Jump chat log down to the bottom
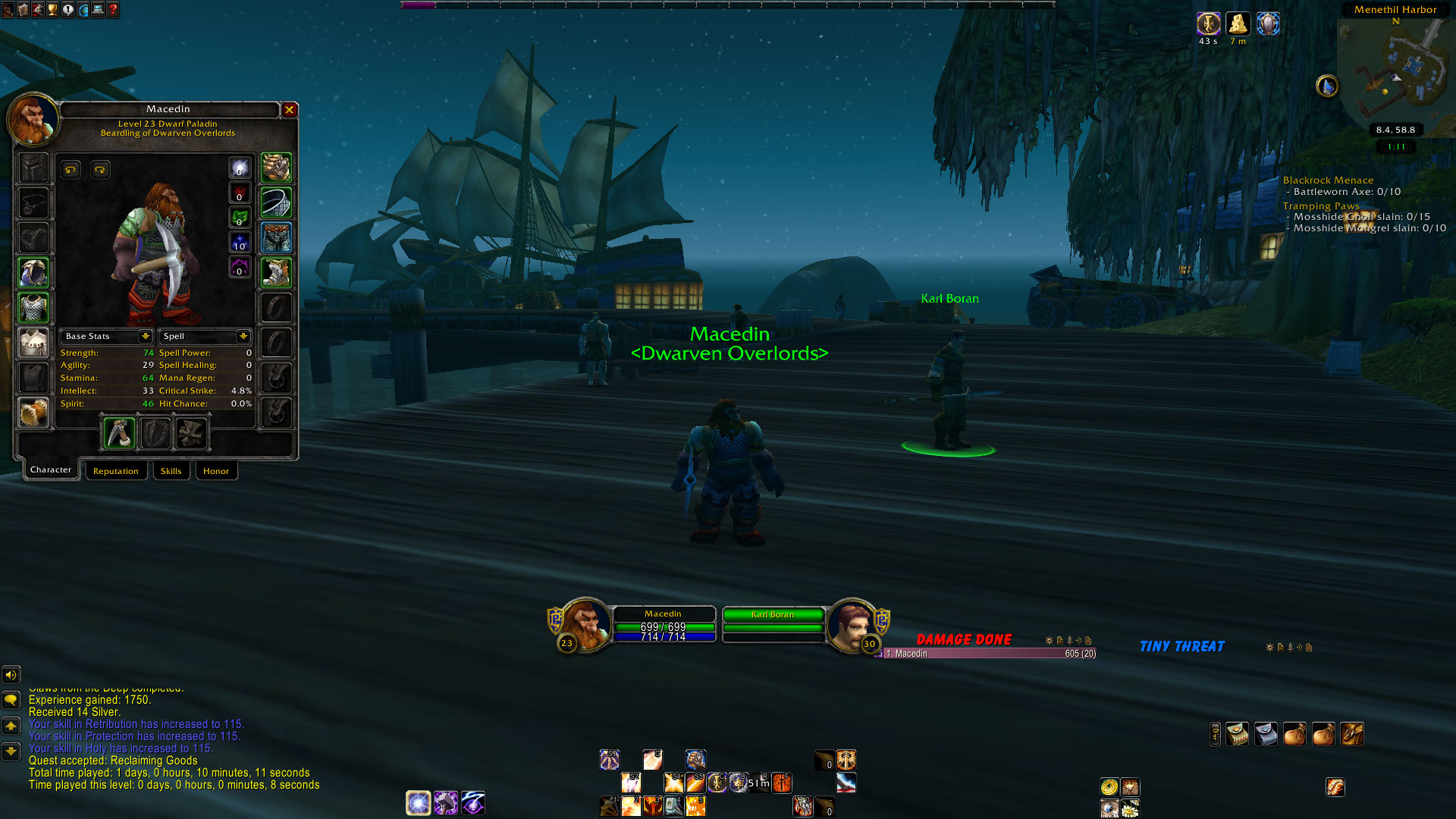1456x819 pixels. [x=11, y=752]
